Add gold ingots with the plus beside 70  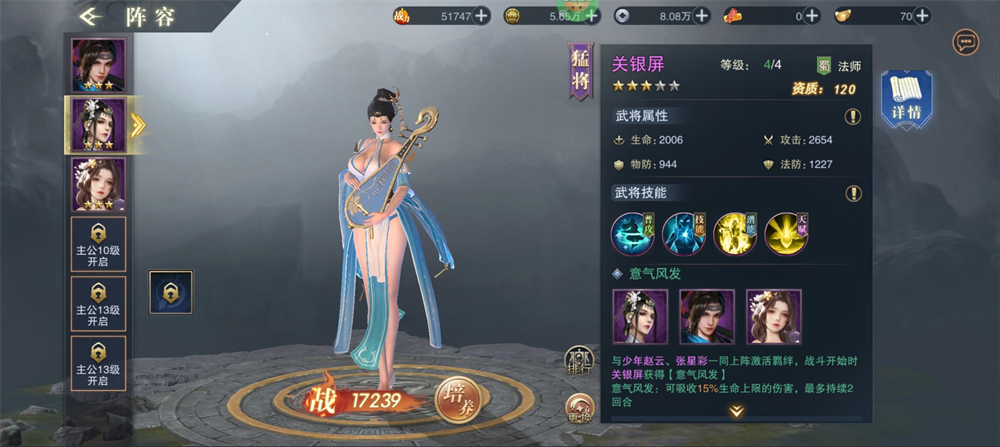[919, 15]
